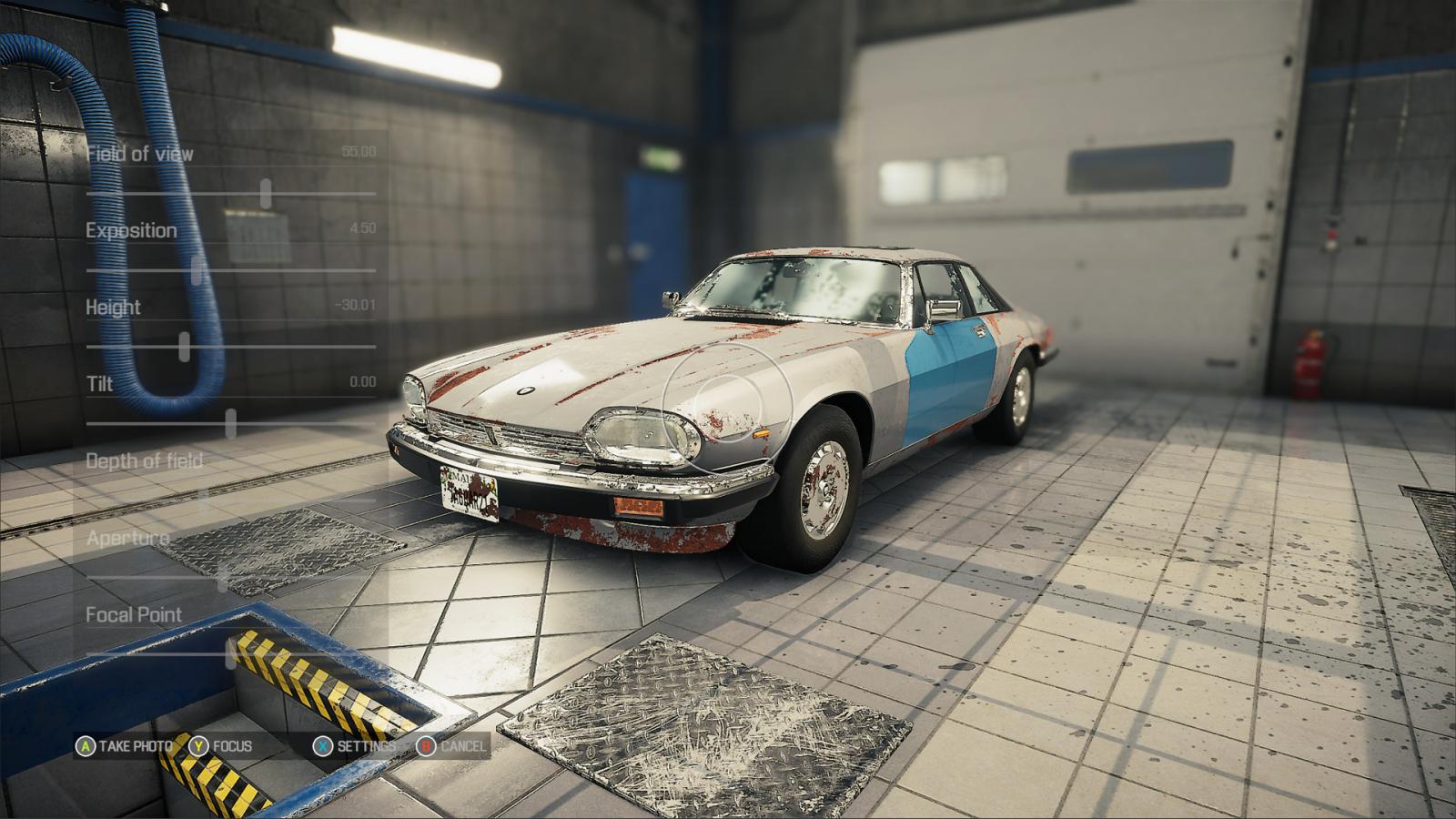Select the Exposition slider handle
This screenshot has width=1456, height=819.
click(197, 270)
